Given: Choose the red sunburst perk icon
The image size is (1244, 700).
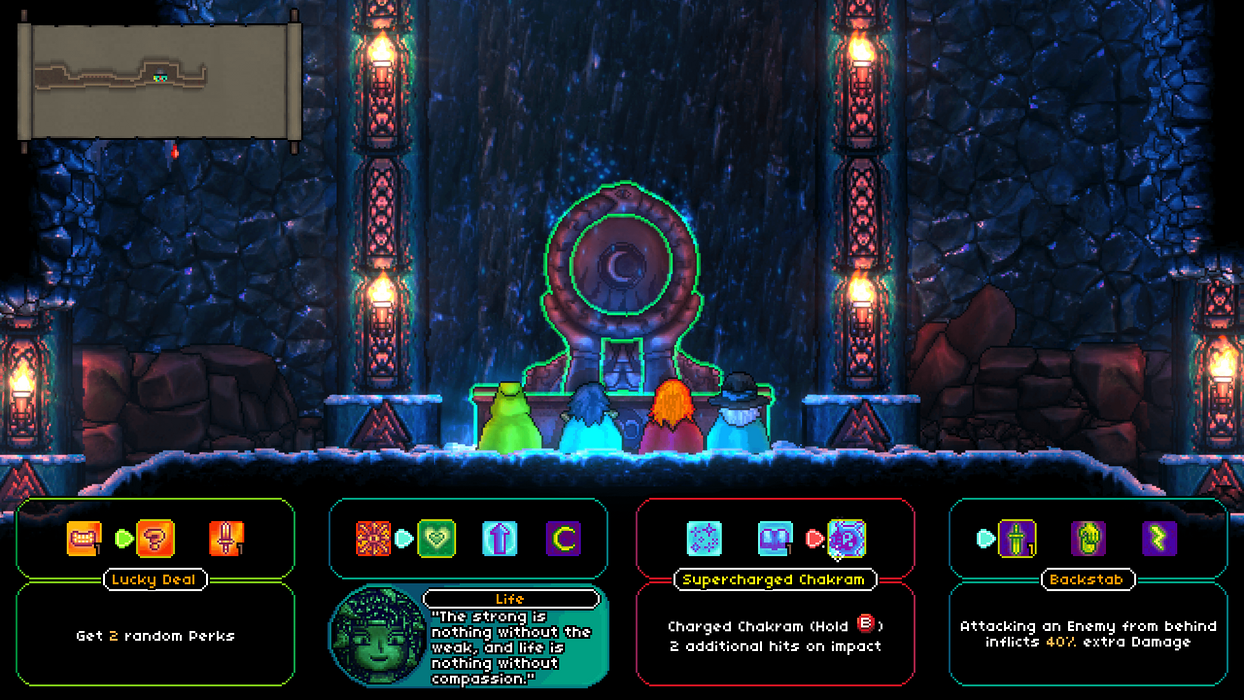Looking at the screenshot, I should (373, 539).
